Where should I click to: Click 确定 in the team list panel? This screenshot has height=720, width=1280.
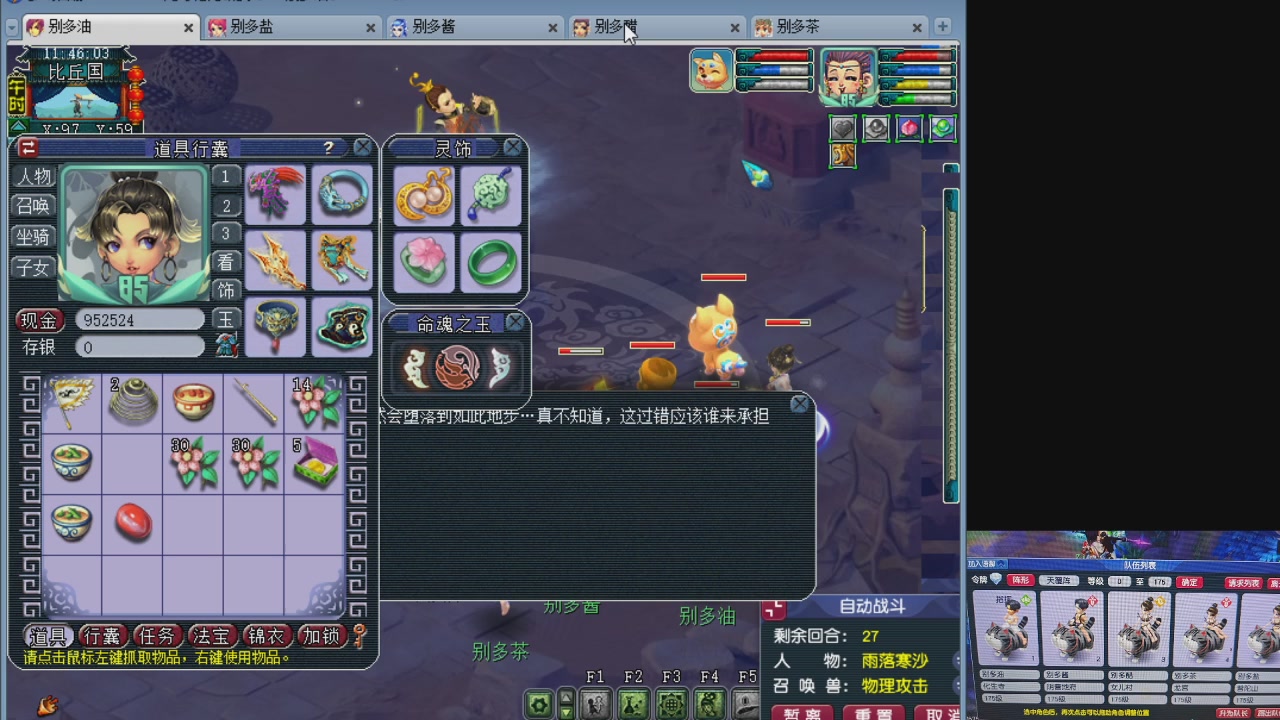pyautogui.click(x=1187, y=582)
